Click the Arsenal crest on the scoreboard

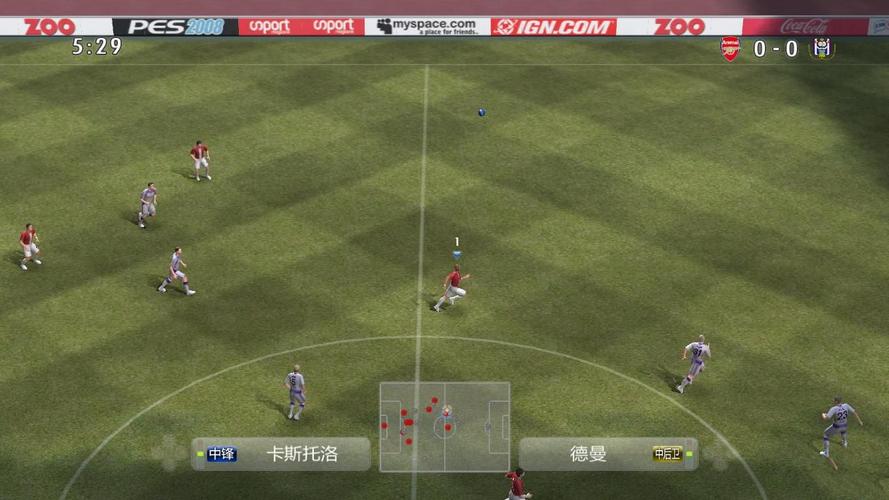[730, 49]
